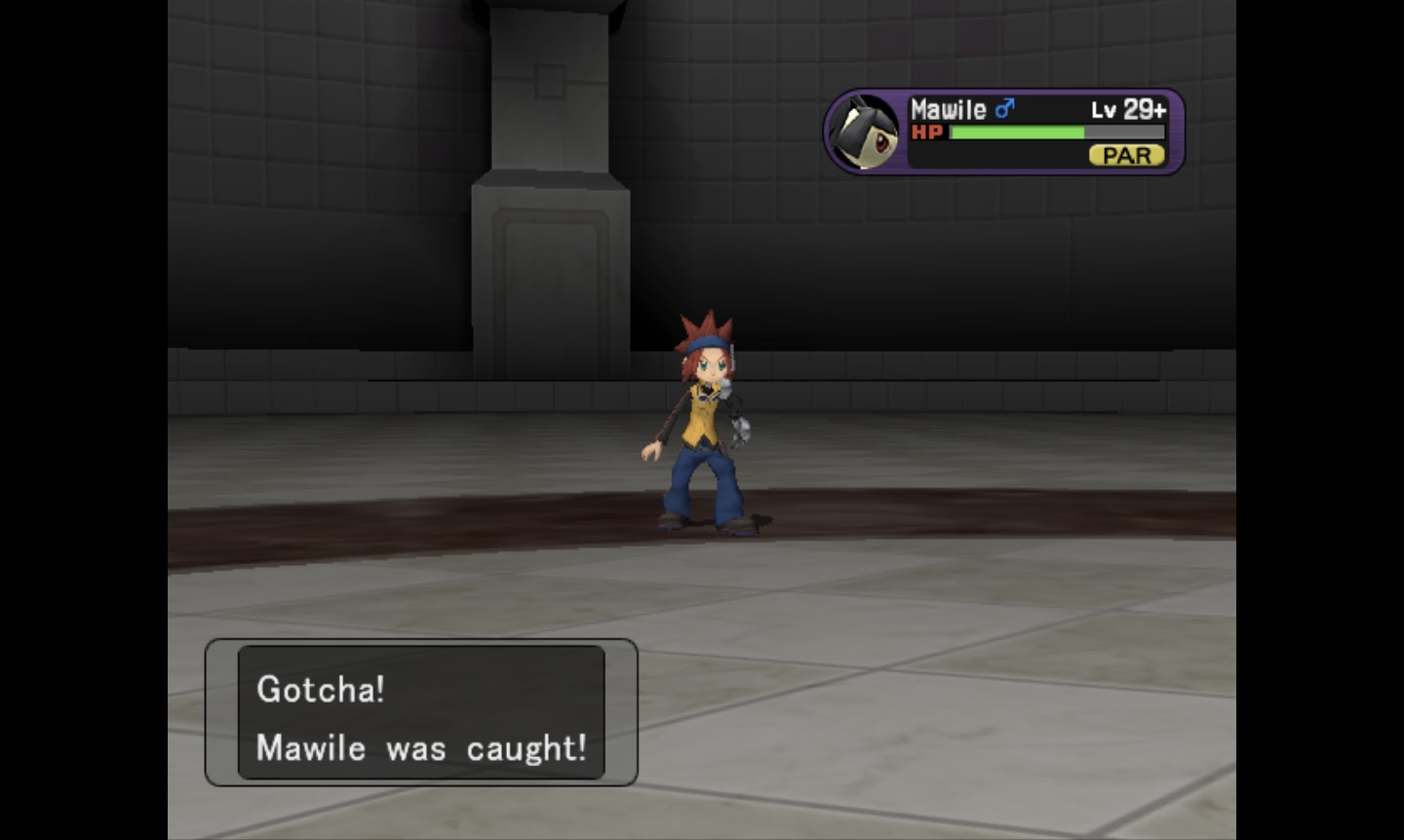Select the Mawile portrait icon

[865, 133]
